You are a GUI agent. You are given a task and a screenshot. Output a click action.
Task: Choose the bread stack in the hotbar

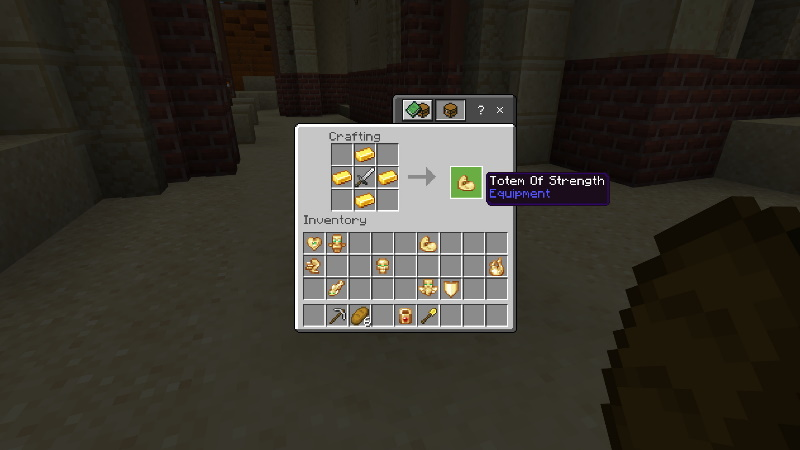pos(360,316)
